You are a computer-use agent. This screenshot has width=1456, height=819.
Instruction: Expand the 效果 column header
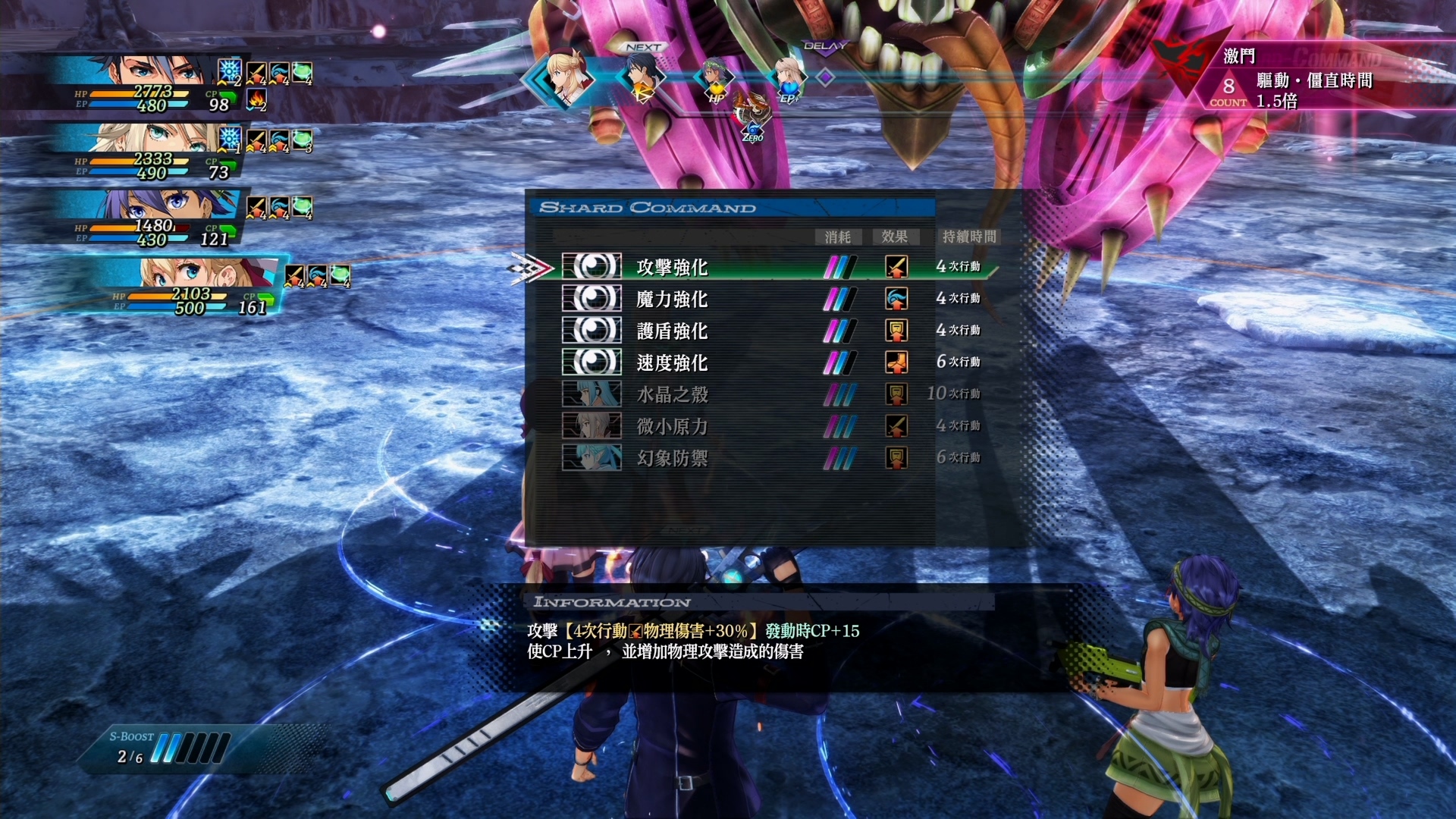pos(896,237)
